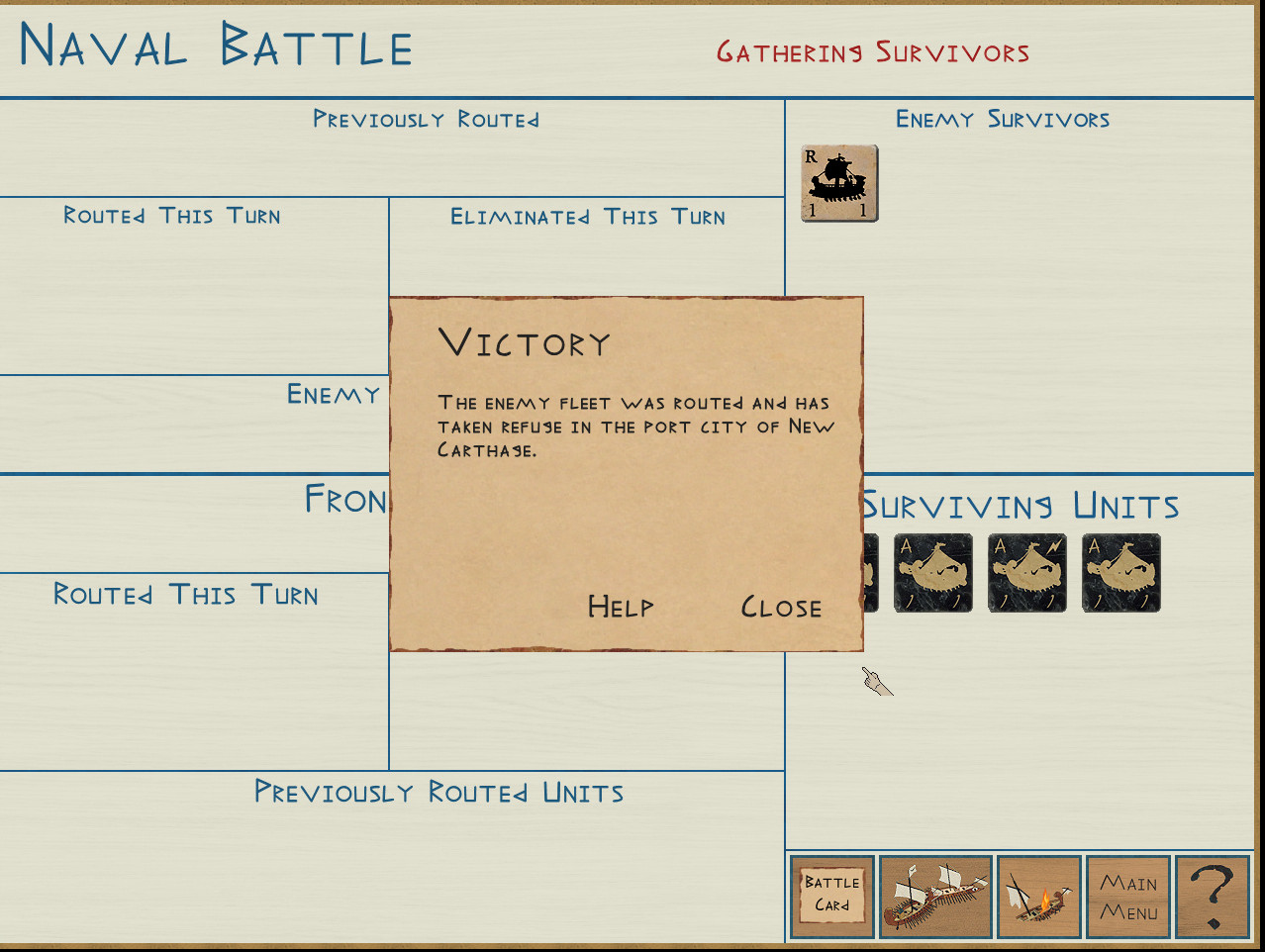Screen dimensions: 1265x952
Task: Click the sailing galley fleet button
Action: (935, 897)
